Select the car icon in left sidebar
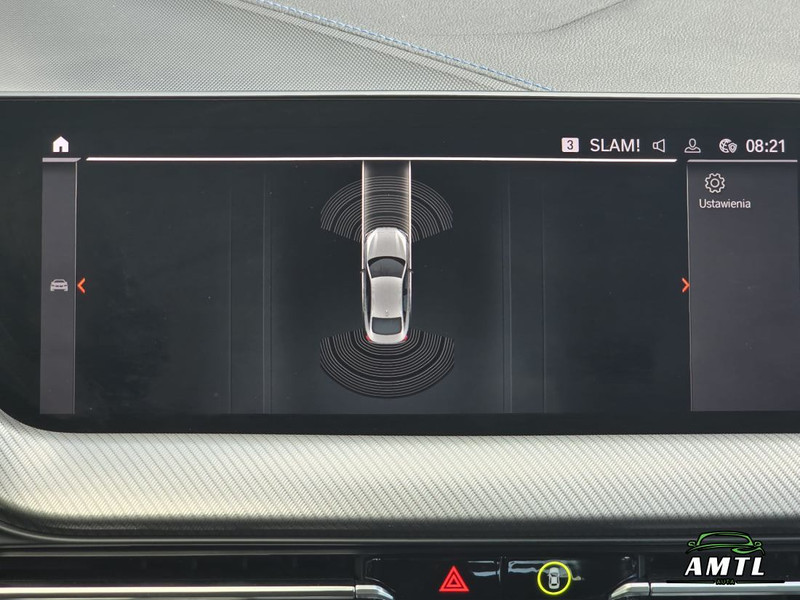This screenshot has height=600, width=800. click(59, 286)
